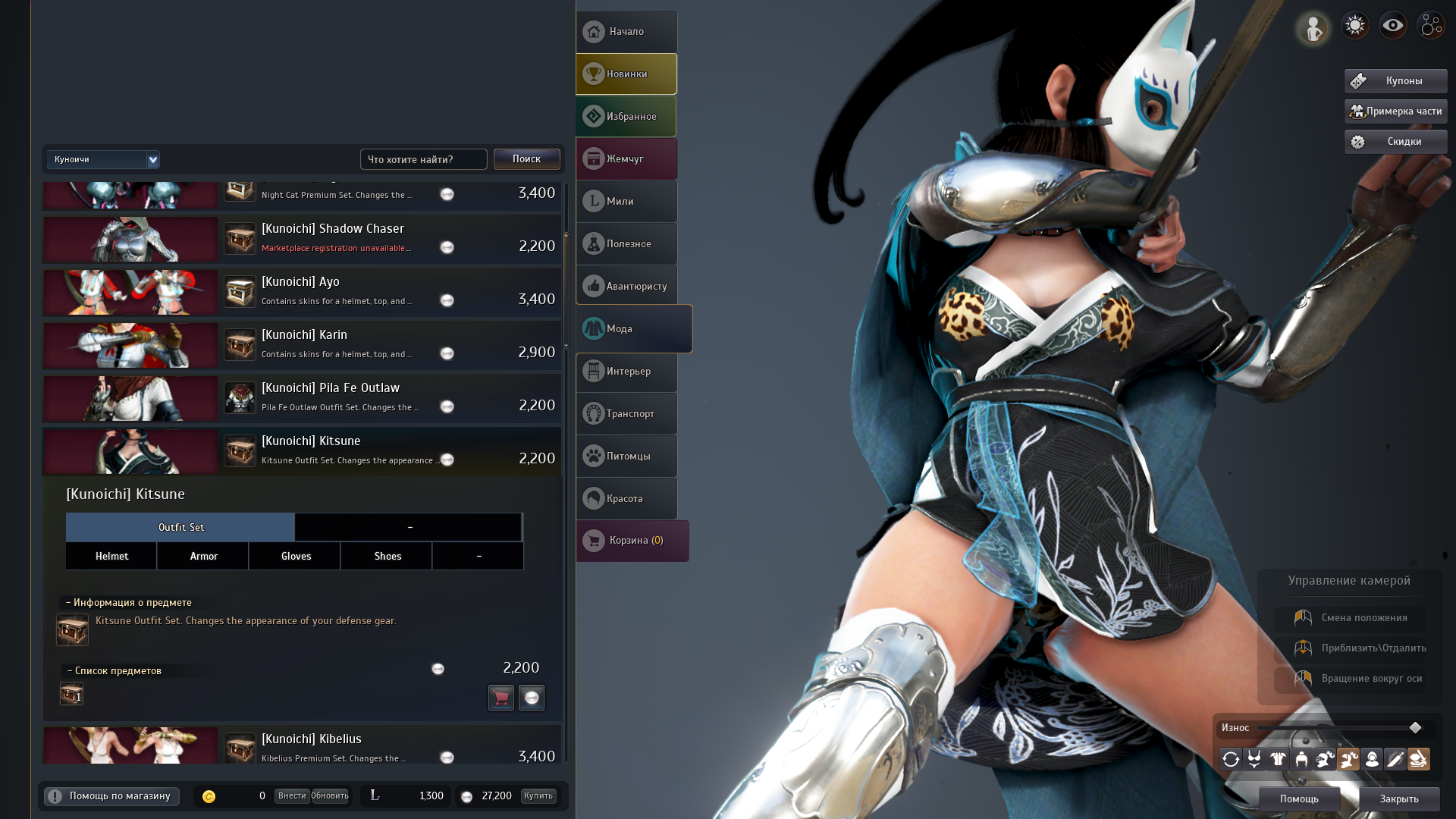
Task: Toggle UI visibility with the eye icon
Action: pos(1393,25)
